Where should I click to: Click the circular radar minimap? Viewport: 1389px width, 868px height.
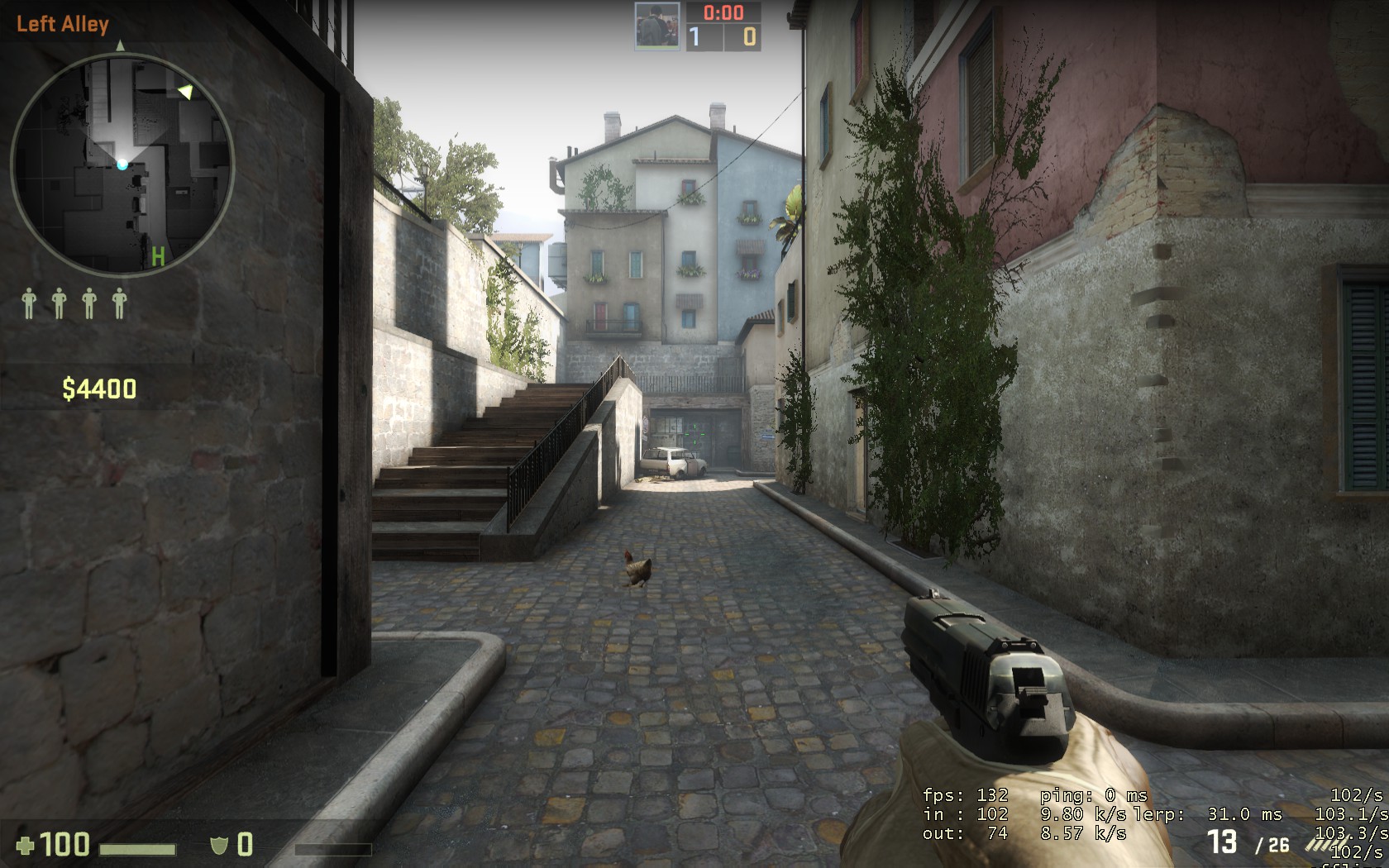122,165
